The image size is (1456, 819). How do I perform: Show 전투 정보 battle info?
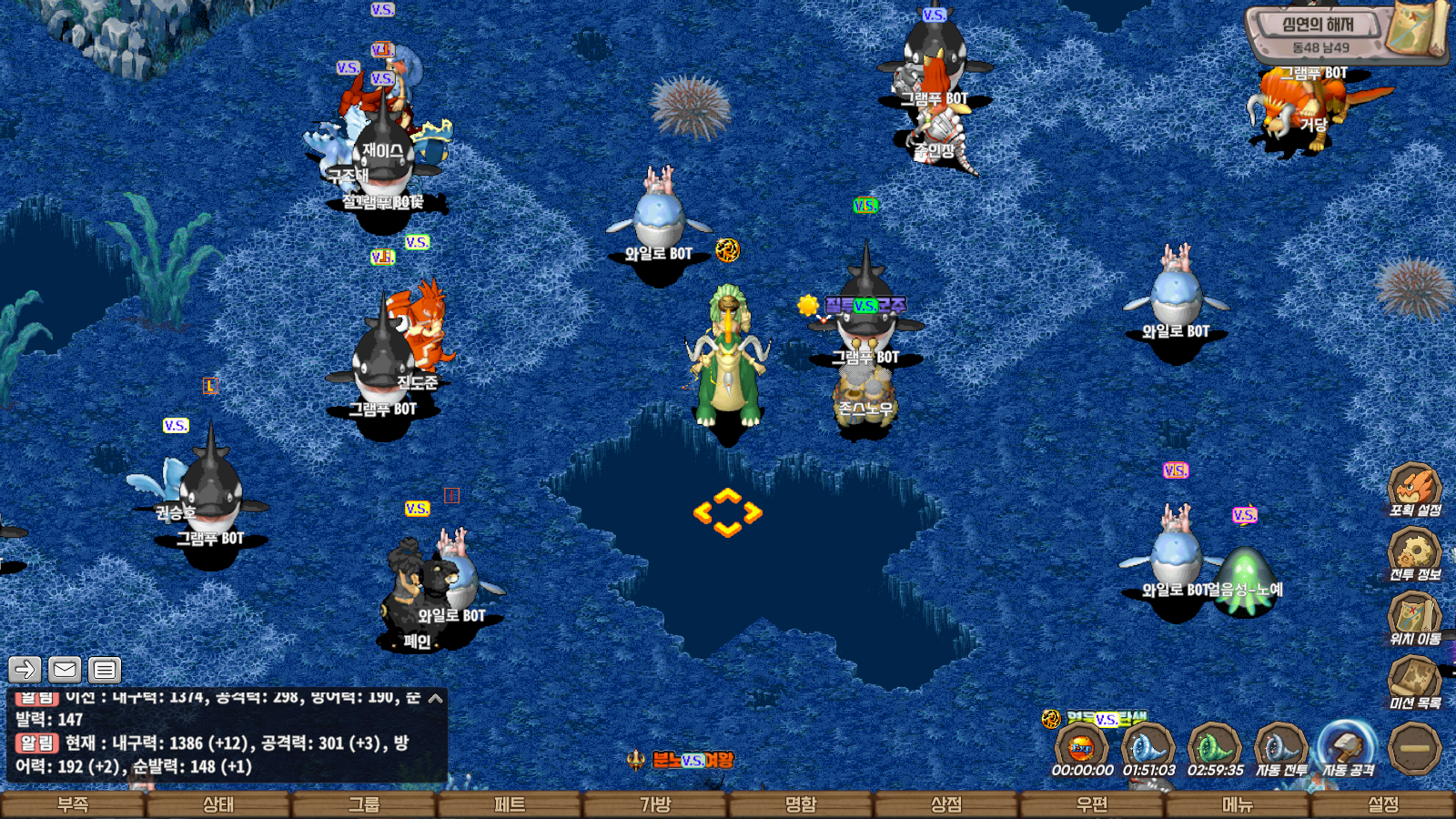pos(1414,552)
